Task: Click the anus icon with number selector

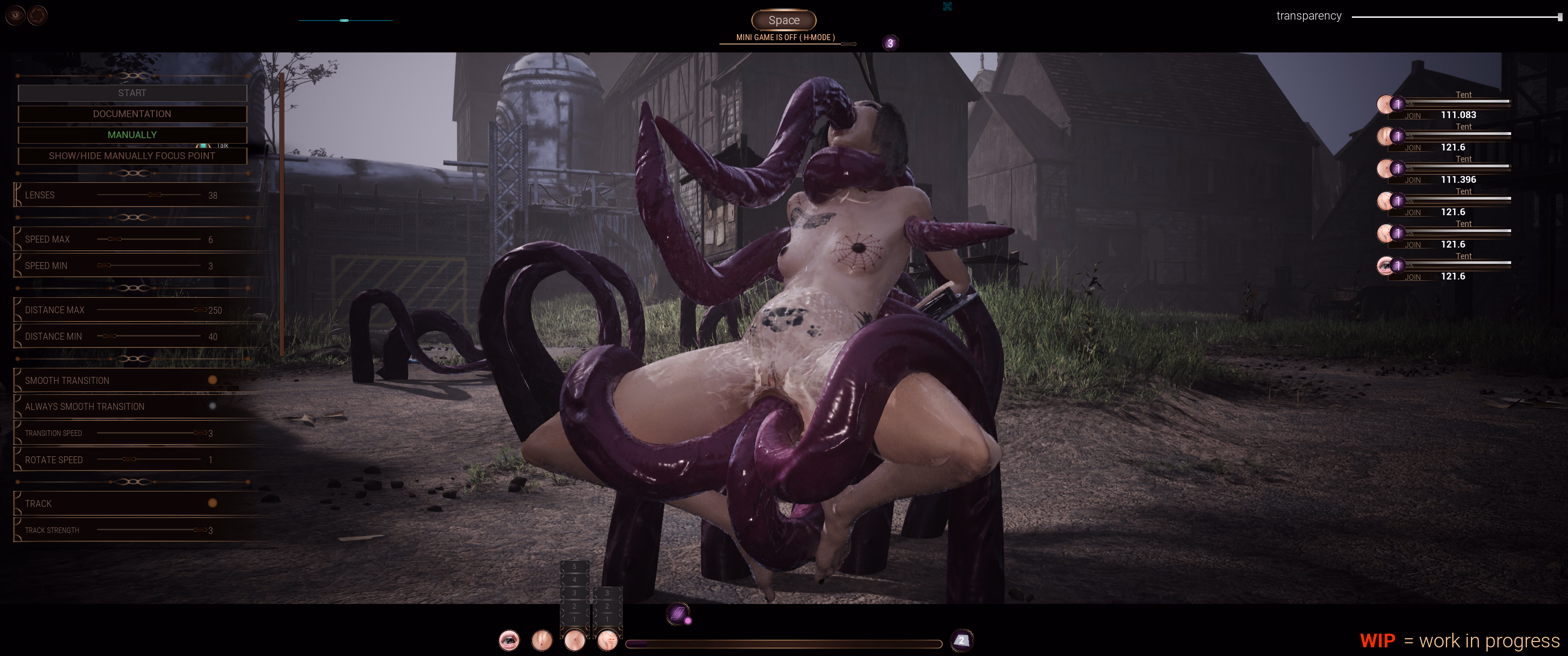Action: point(574,640)
